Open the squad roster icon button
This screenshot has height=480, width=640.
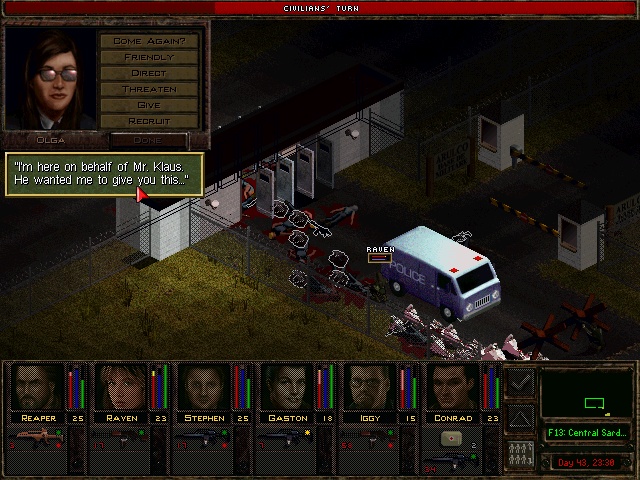pos(520,452)
